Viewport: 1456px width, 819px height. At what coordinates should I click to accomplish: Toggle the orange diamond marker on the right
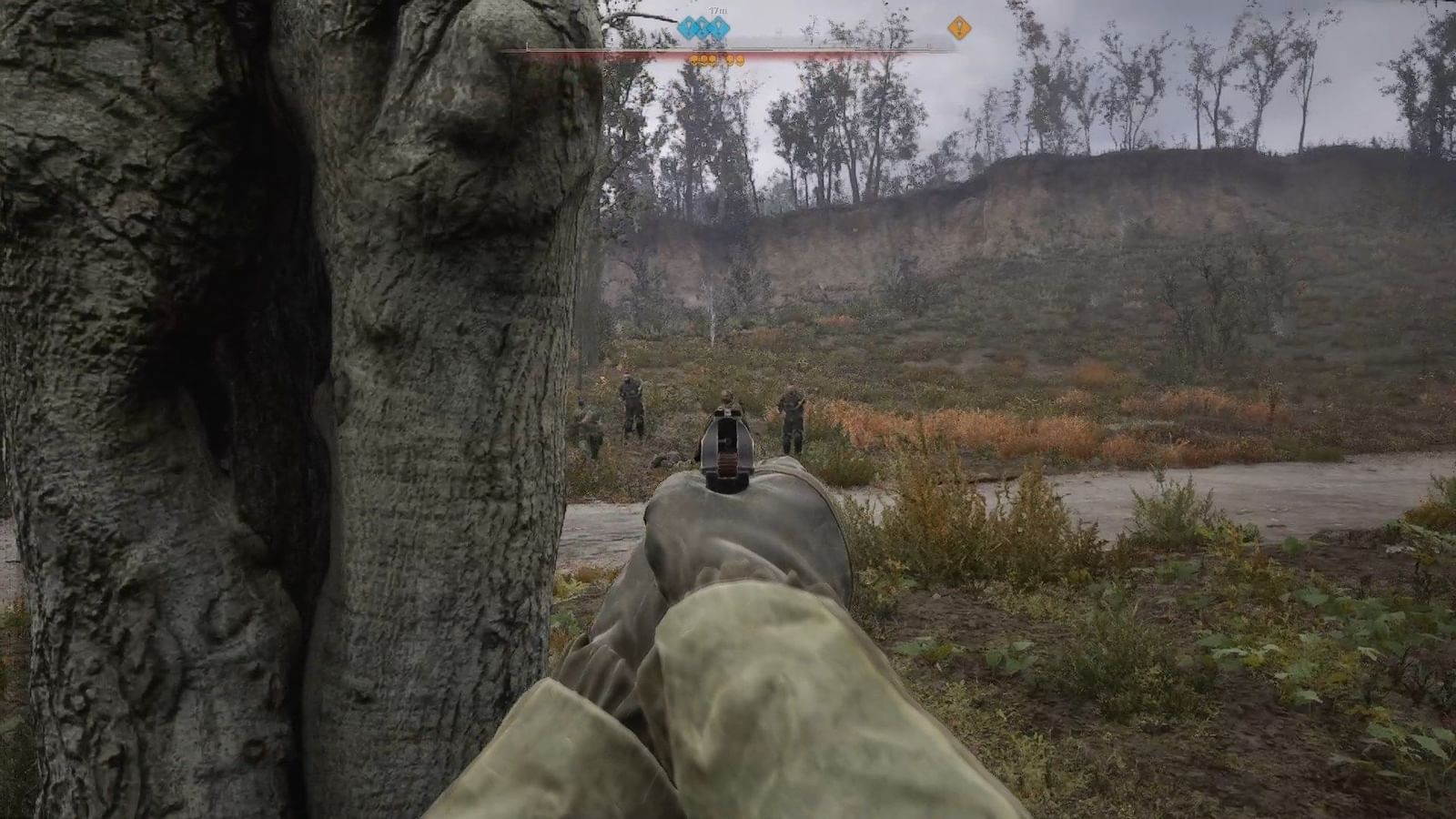pyautogui.click(x=959, y=28)
